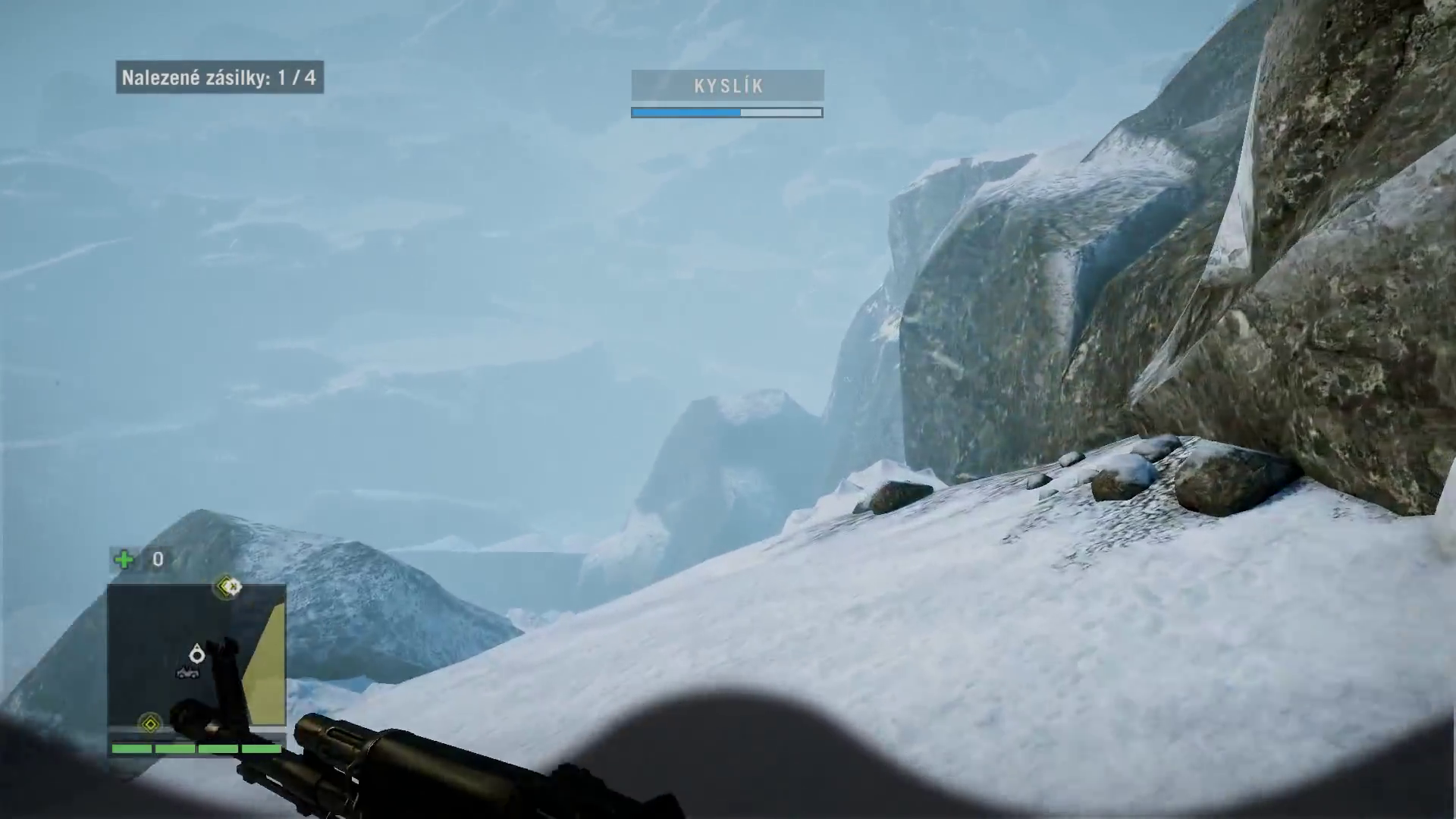Click the objective marker on the minimap's top edge
The width and height of the screenshot is (1456, 819).
tap(228, 586)
